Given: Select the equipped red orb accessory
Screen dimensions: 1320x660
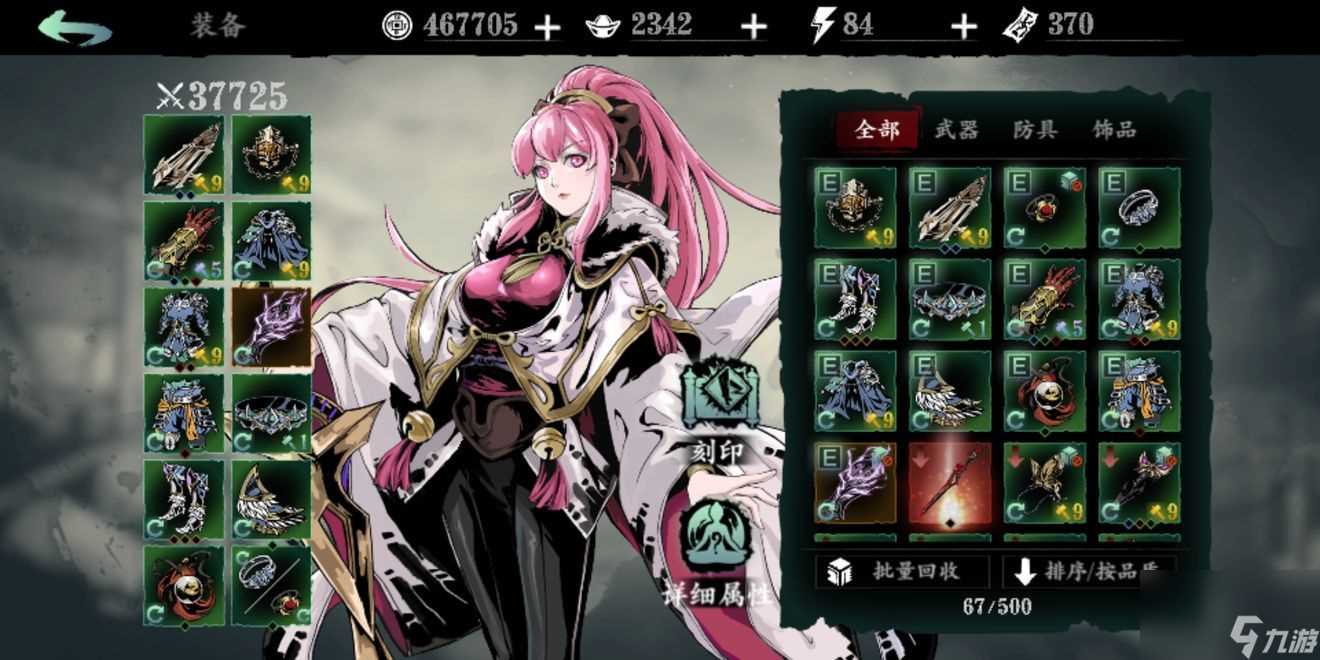Looking at the screenshot, I should click(x=184, y=584).
